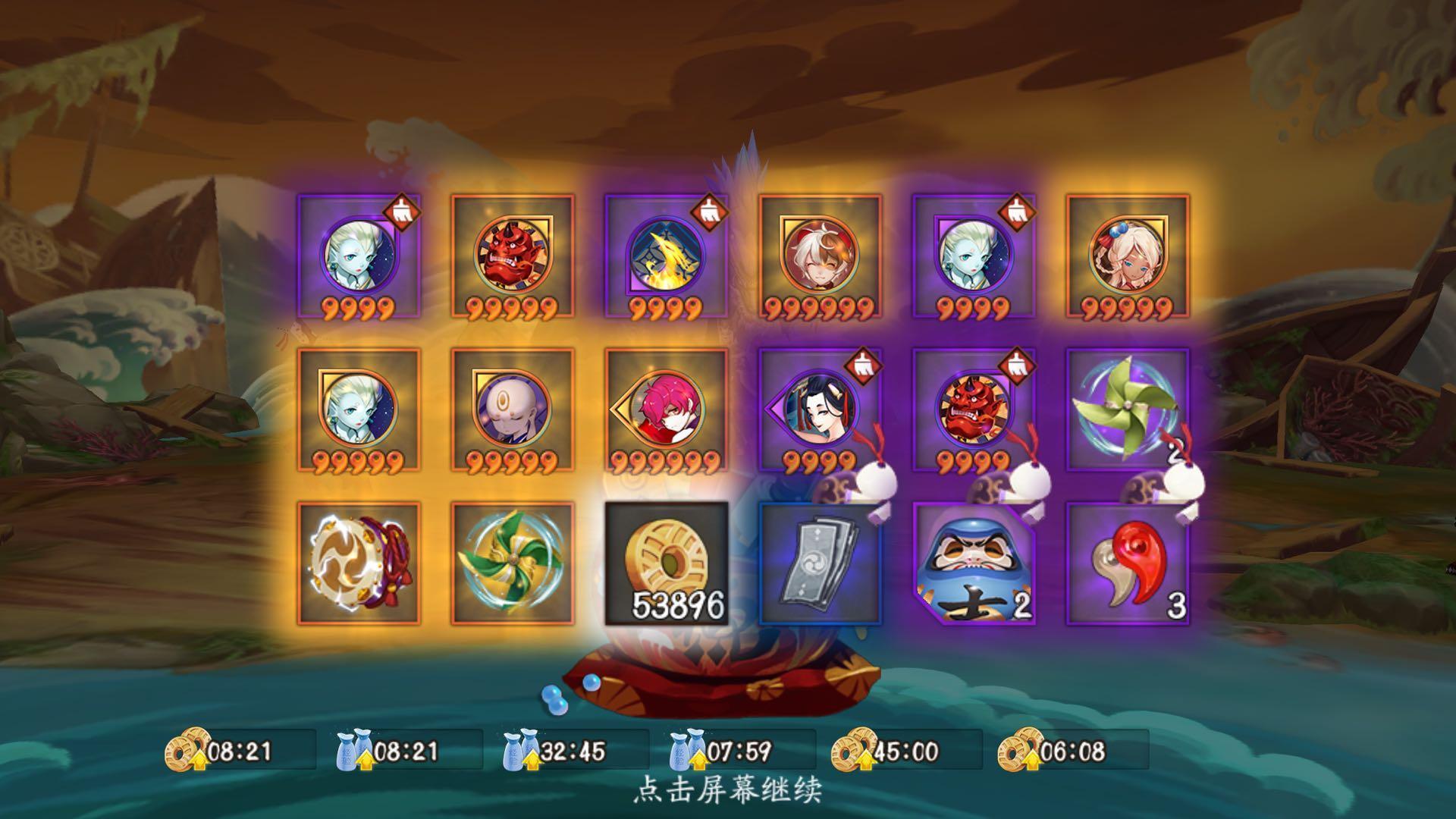Viewport: 1456px width, 819px height.
Task: Pick the black-haired lady shikigami reward
Action: [x=820, y=409]
